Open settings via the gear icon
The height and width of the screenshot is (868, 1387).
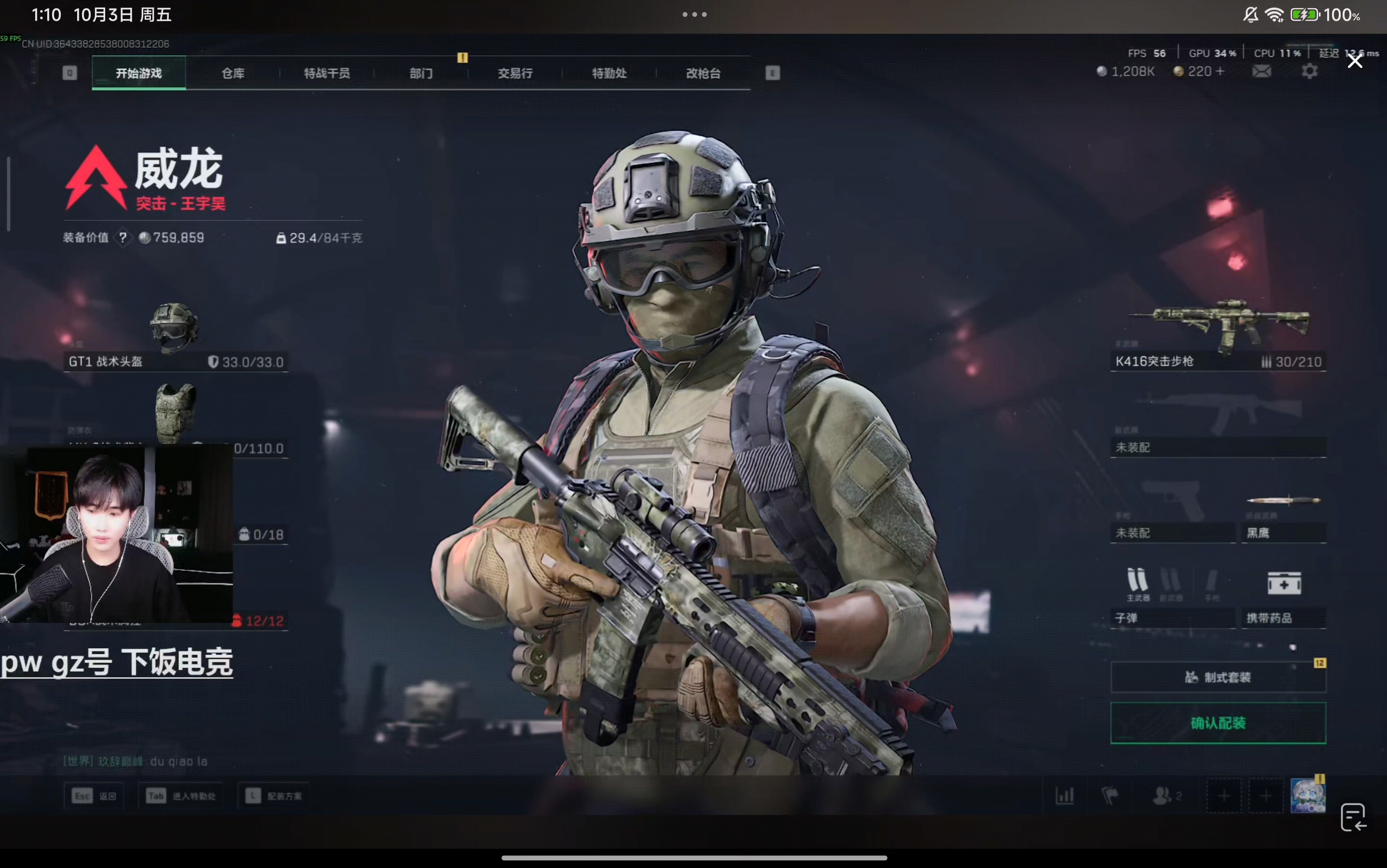click(x=1309, y=71)
